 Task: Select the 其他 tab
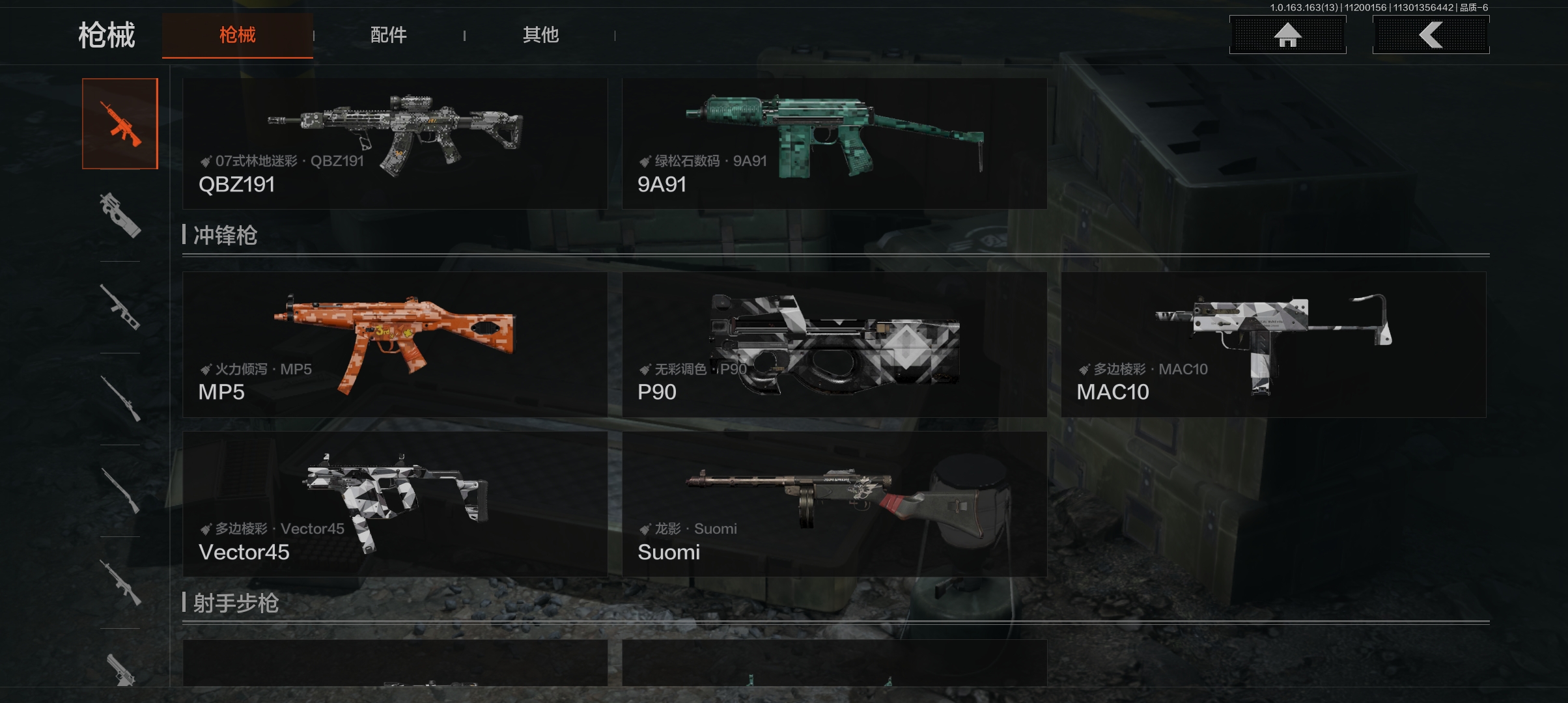coord(540,35)
